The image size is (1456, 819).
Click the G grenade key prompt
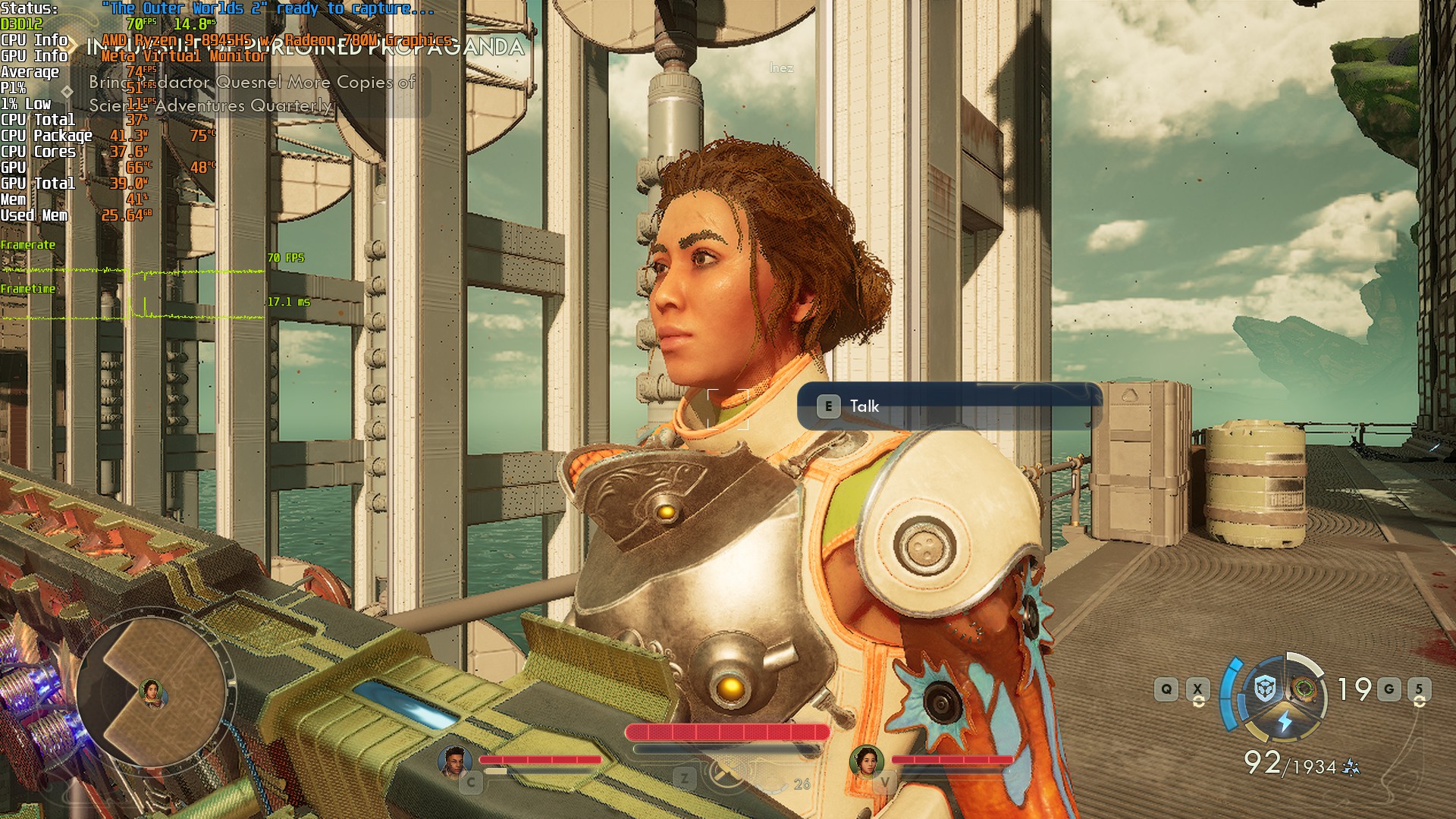click(1389, 688)
